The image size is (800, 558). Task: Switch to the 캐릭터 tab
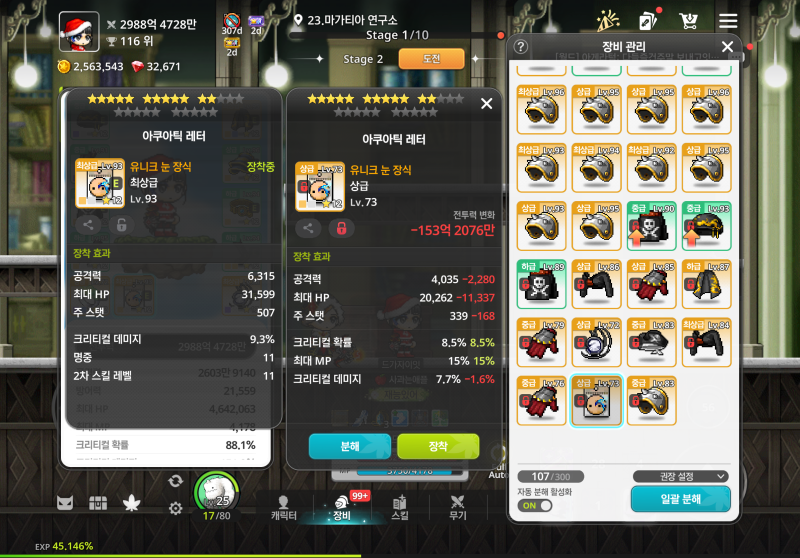283,507
